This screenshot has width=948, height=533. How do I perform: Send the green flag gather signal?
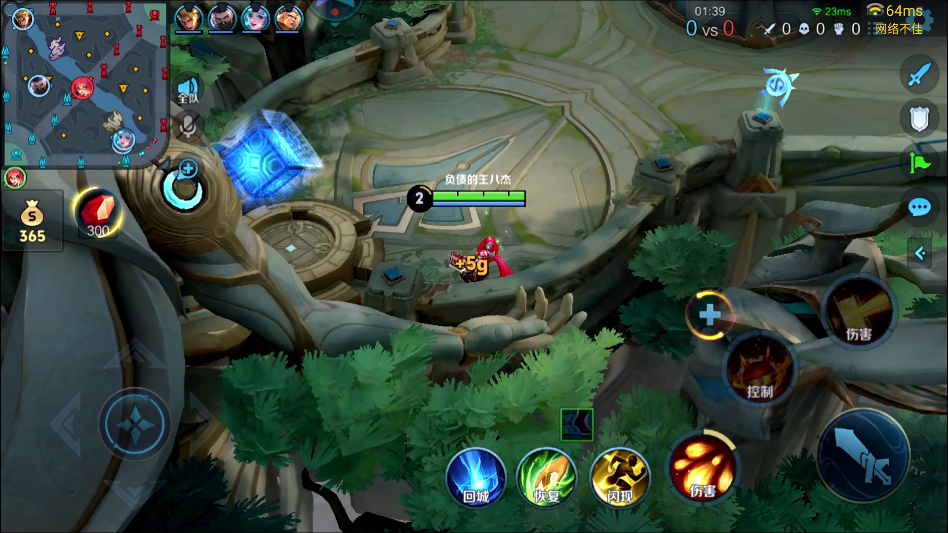[x=918, y=162]
